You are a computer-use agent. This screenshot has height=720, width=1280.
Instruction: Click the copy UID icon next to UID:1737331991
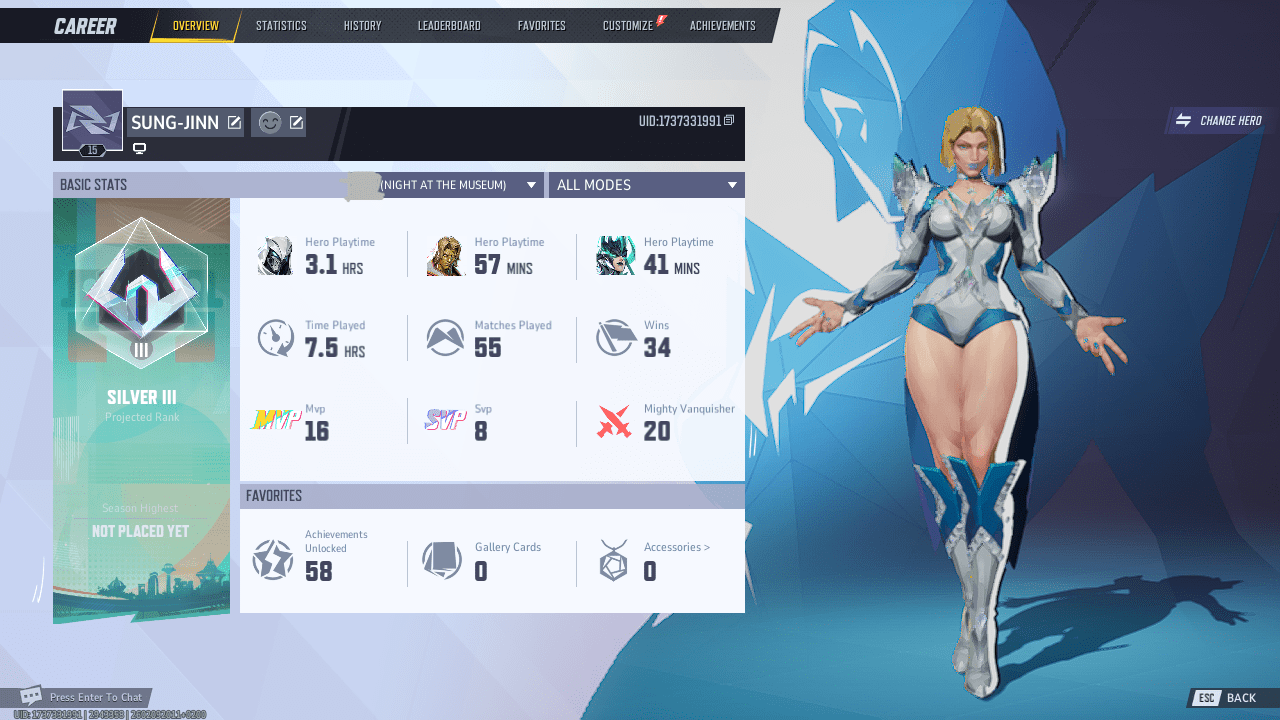tap(729, 120)
